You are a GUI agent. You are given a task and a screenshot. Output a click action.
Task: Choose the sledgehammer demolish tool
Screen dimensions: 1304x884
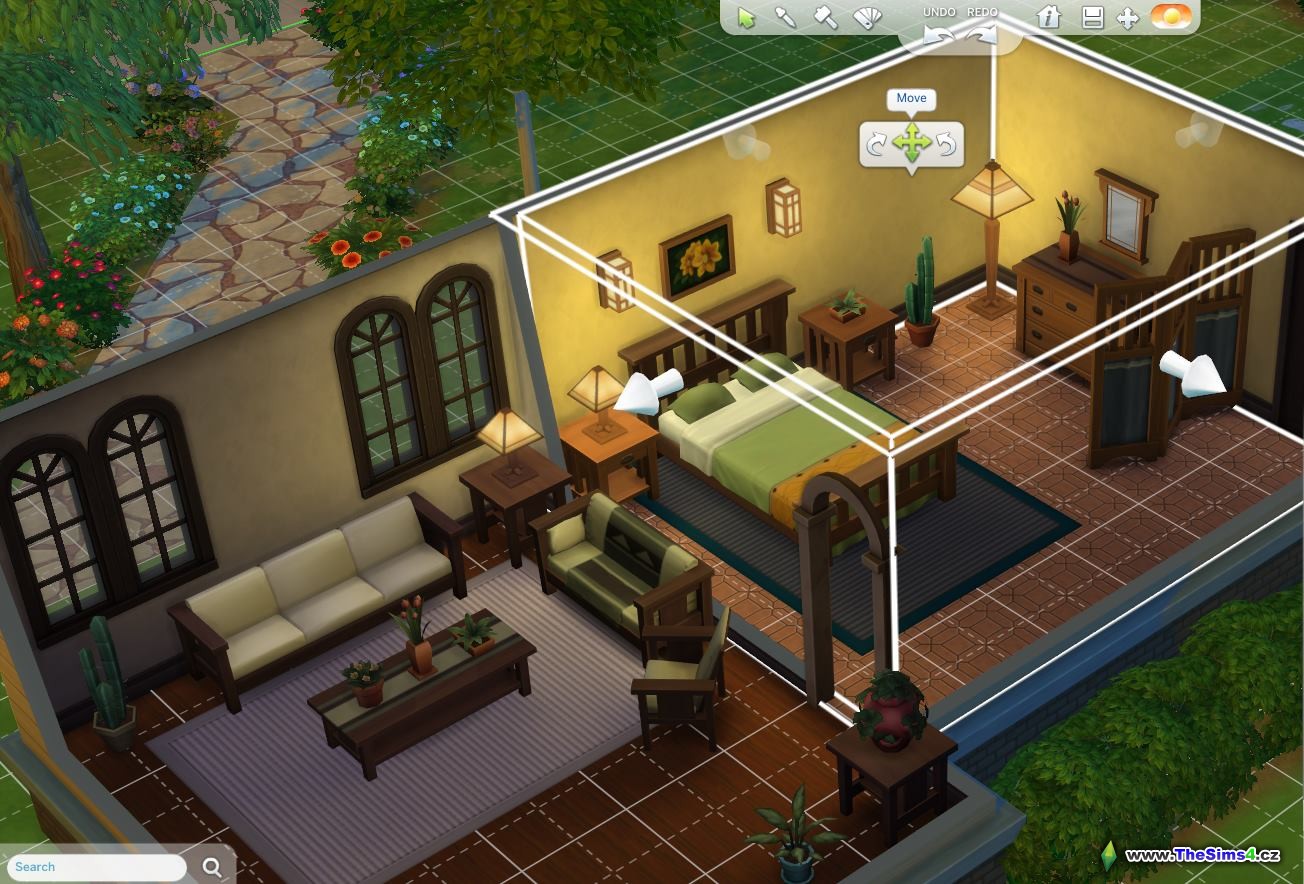coord(825,17)
